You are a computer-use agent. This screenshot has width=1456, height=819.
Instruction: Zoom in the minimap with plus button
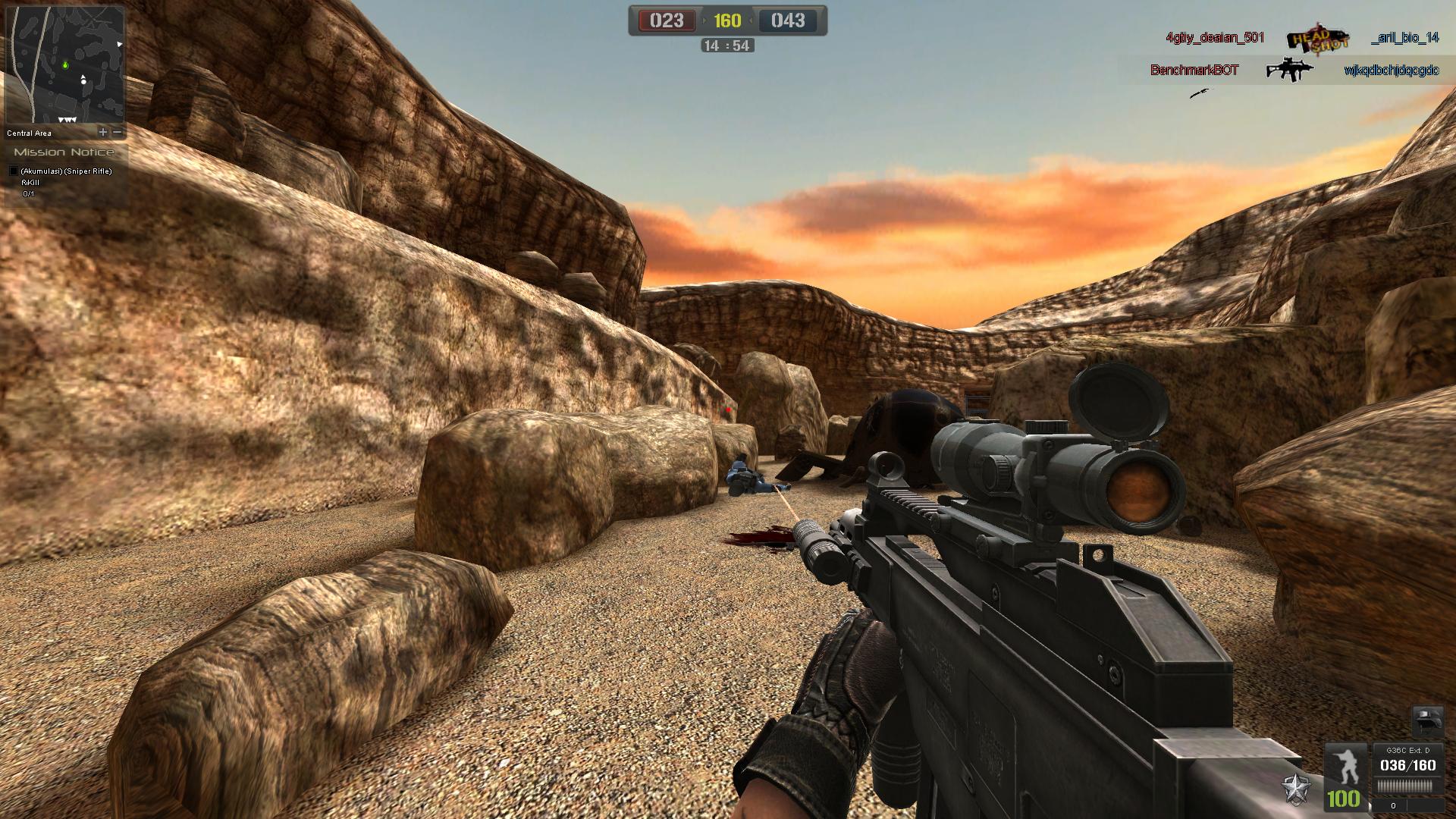pyautogui.click(x=103, y=132)
